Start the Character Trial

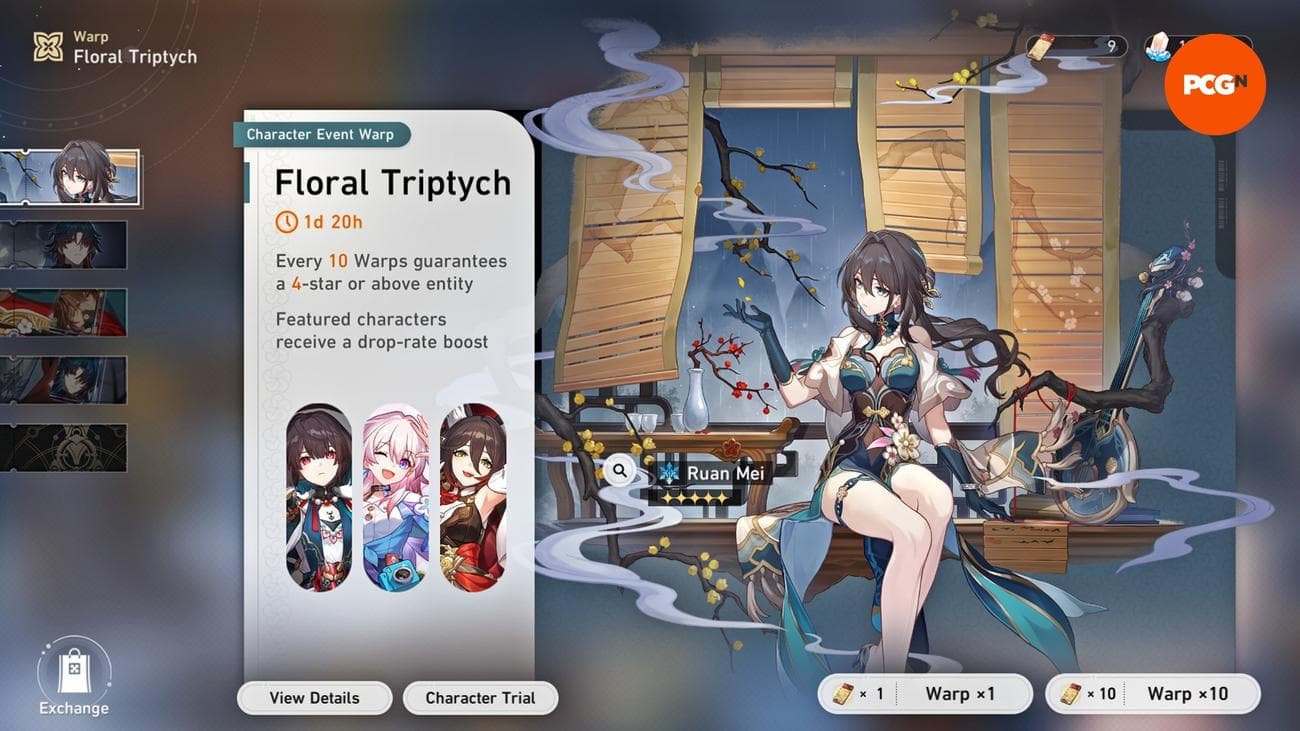(x=480, y=697)
